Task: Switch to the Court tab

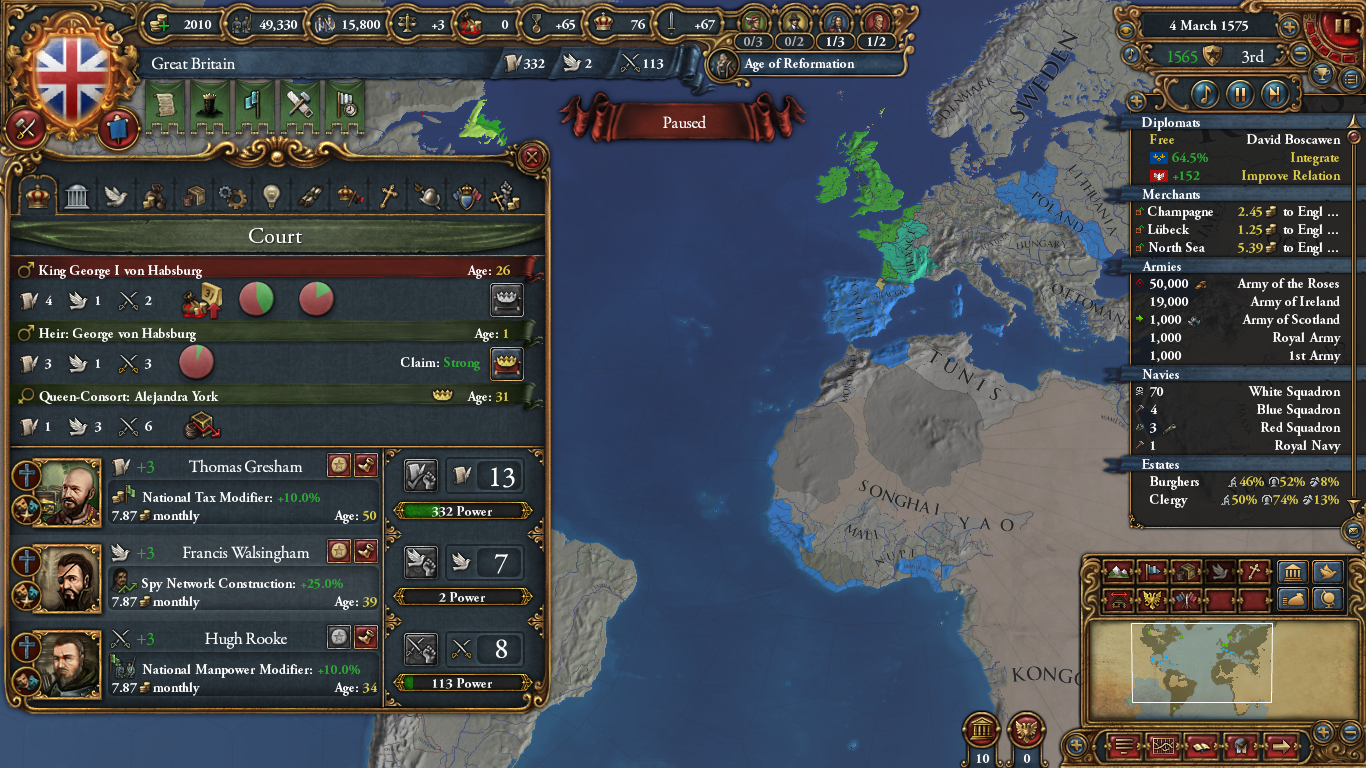Action: tap(38, 196)
